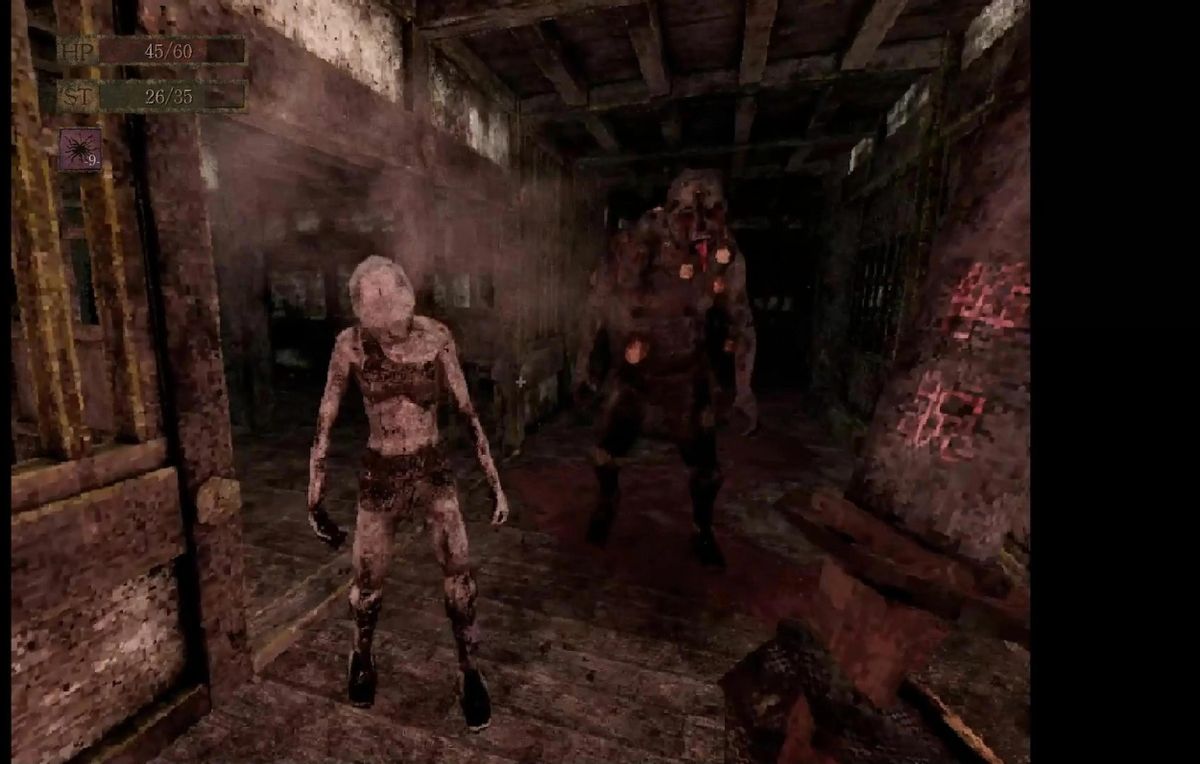Select the spider item icon

pyautogui.click(x=79, y=150)
